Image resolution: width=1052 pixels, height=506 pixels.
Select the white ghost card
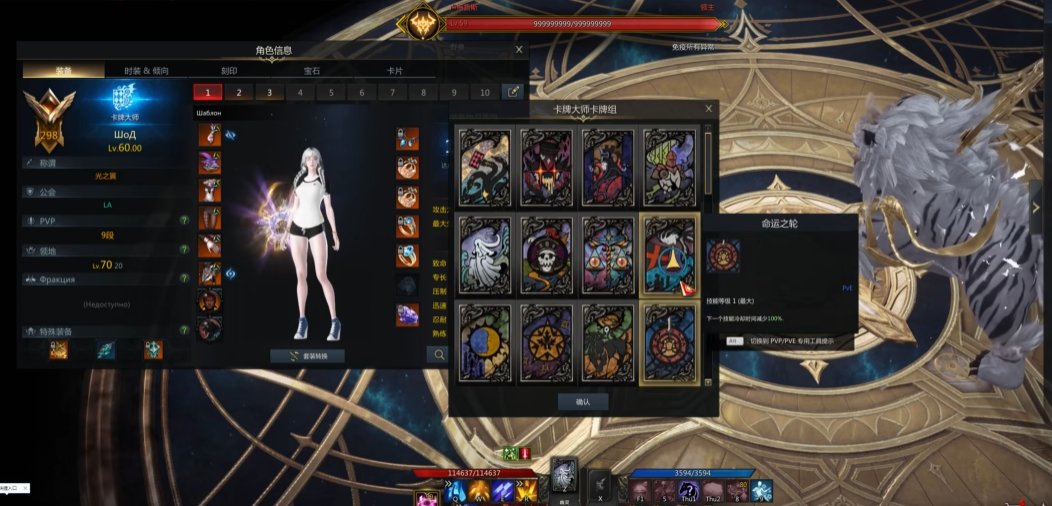[x=485, y=255]
